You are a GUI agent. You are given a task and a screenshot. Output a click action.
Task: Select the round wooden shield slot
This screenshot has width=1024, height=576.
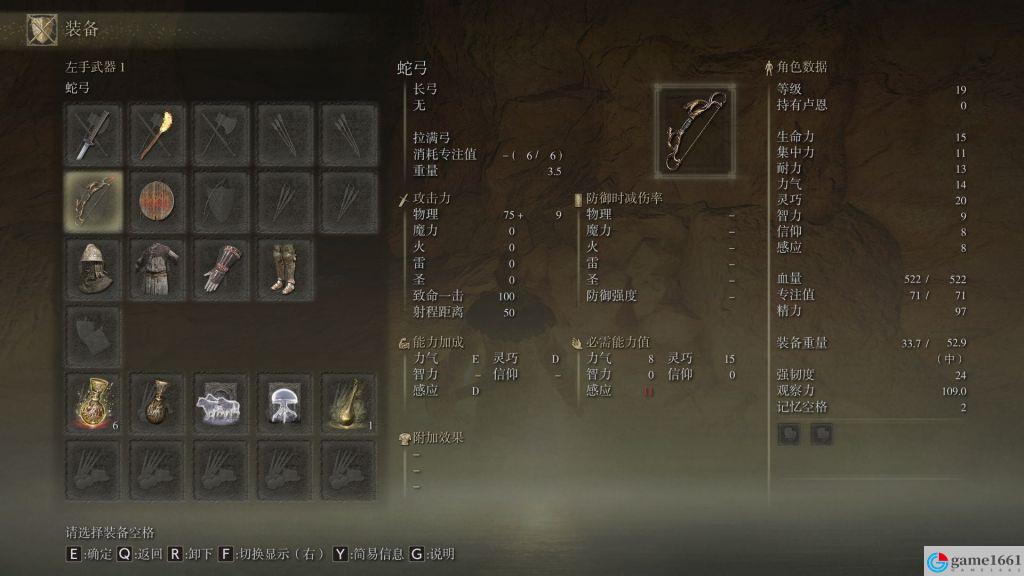pos(158,200)
